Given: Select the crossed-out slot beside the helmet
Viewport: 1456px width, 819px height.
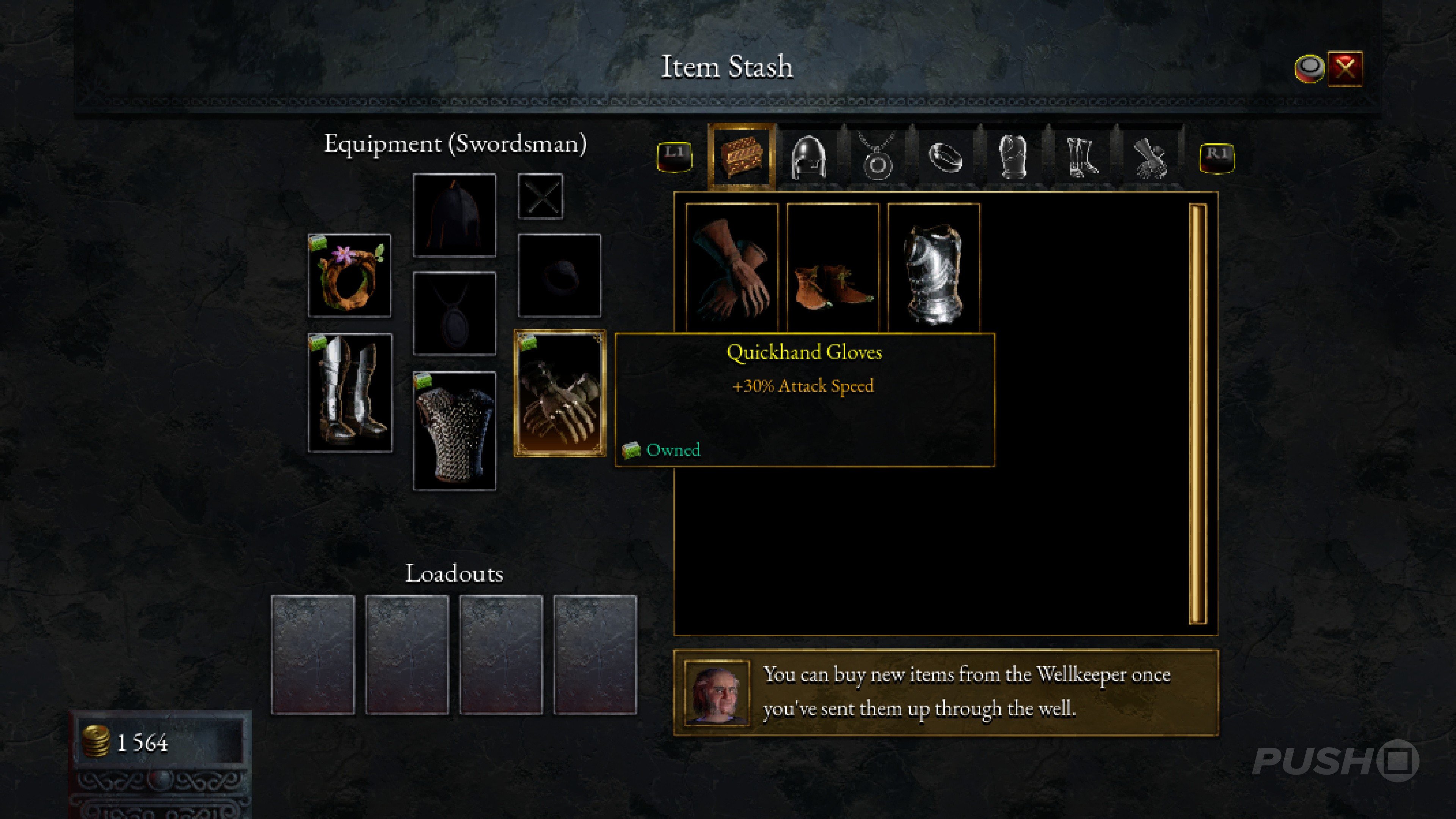Looking at the screenshot, I should [540, 196].
